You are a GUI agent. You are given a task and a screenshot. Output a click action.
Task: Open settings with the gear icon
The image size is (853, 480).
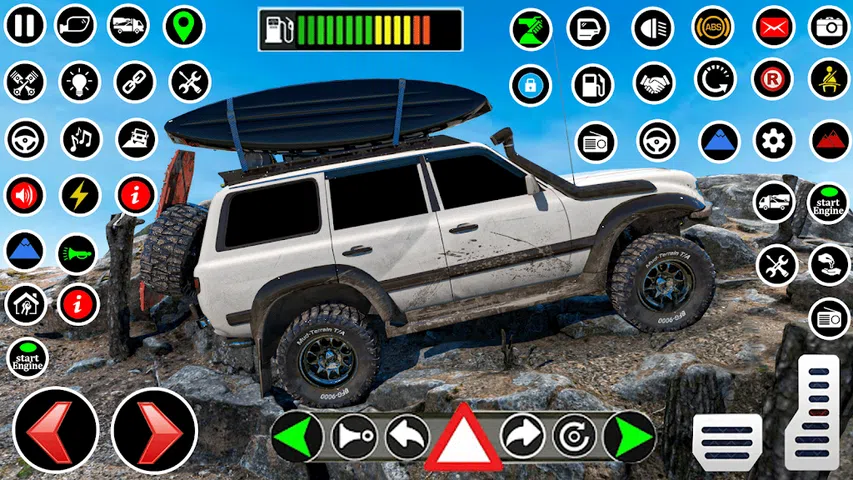click(773, 140)
